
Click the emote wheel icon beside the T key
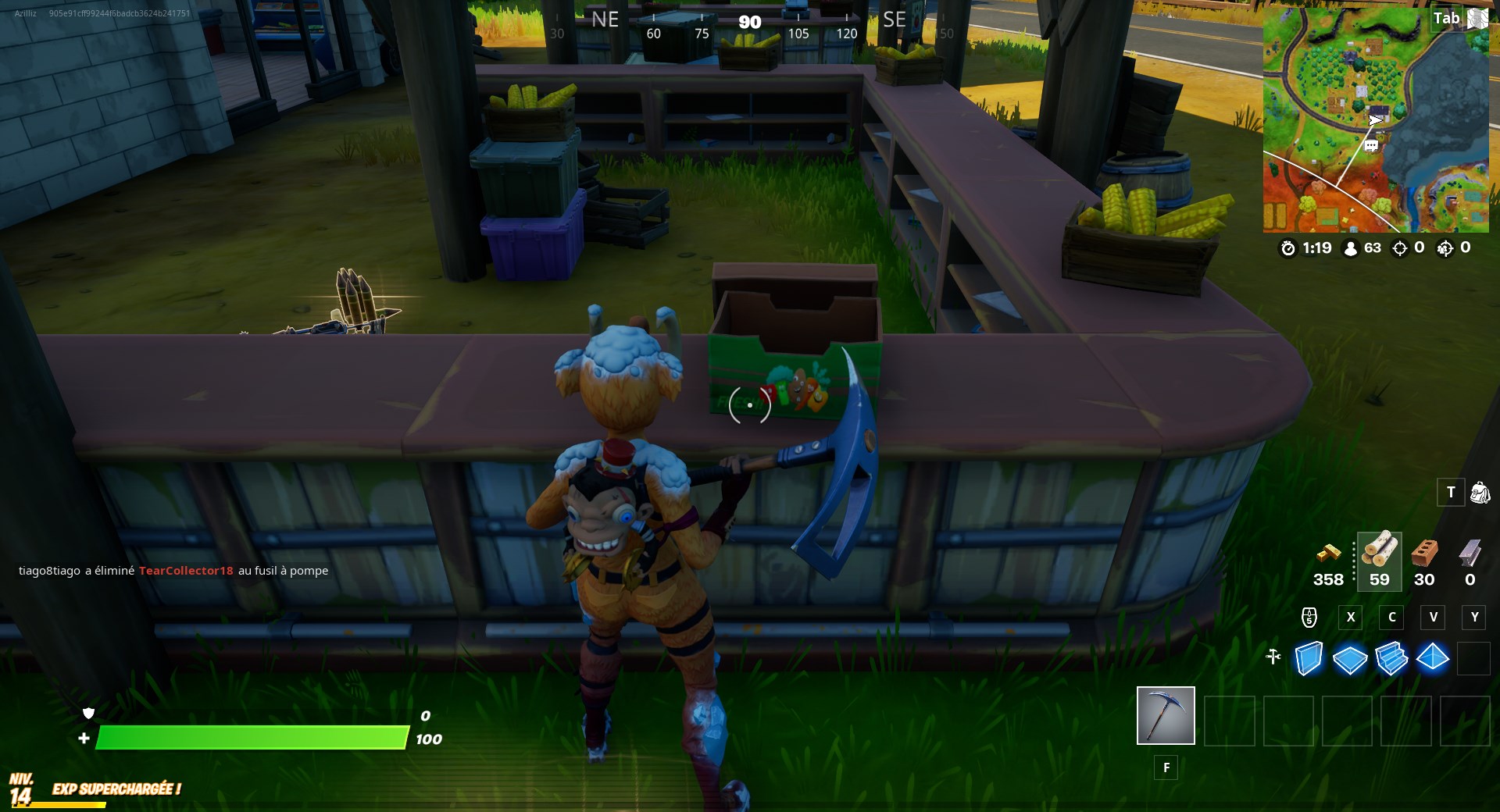[x=1480, y=493]
